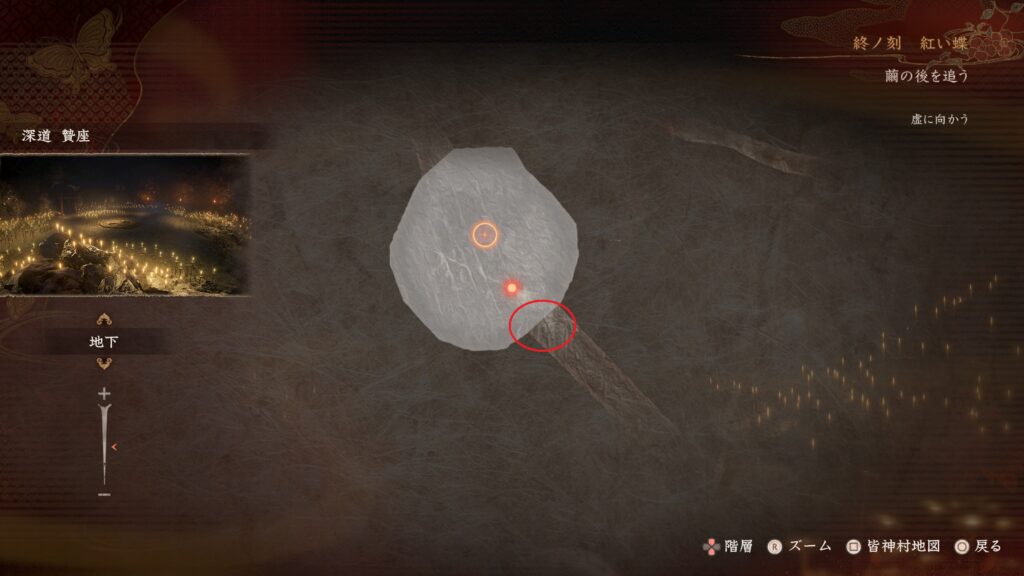Zoom in with the plus on the zoom bar
This screenshot has height=576, width=1024.
coord(104,394)
